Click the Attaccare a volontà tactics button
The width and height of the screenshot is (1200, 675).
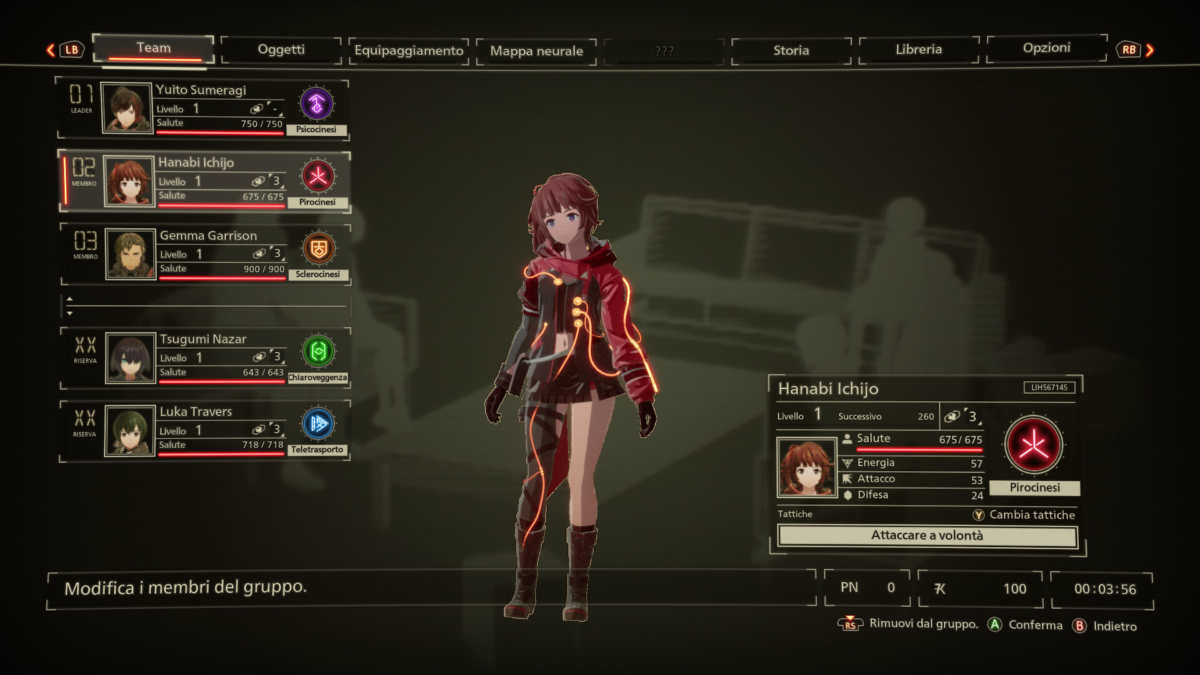(927, 536)
